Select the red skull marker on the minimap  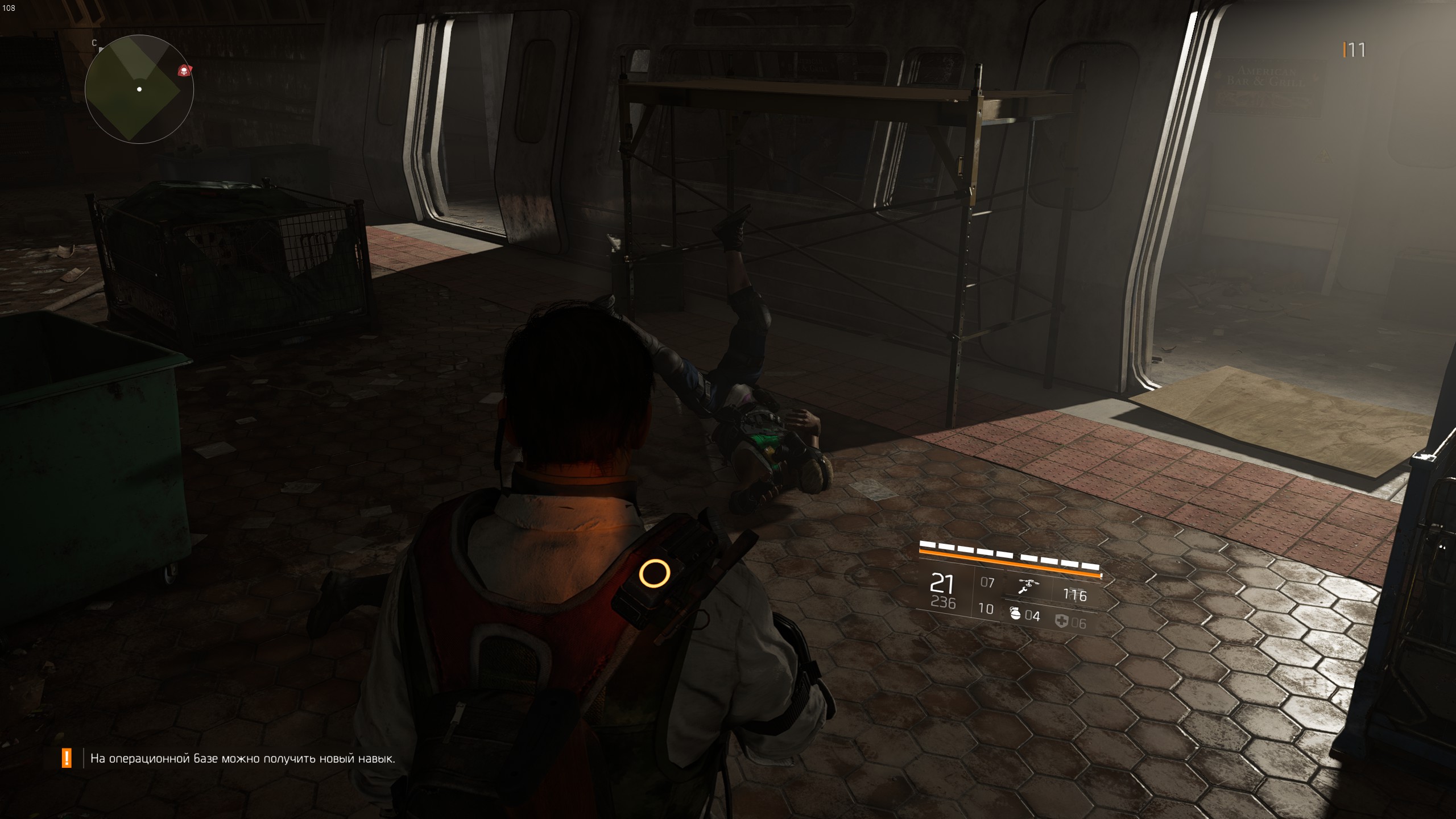[184, 71]
